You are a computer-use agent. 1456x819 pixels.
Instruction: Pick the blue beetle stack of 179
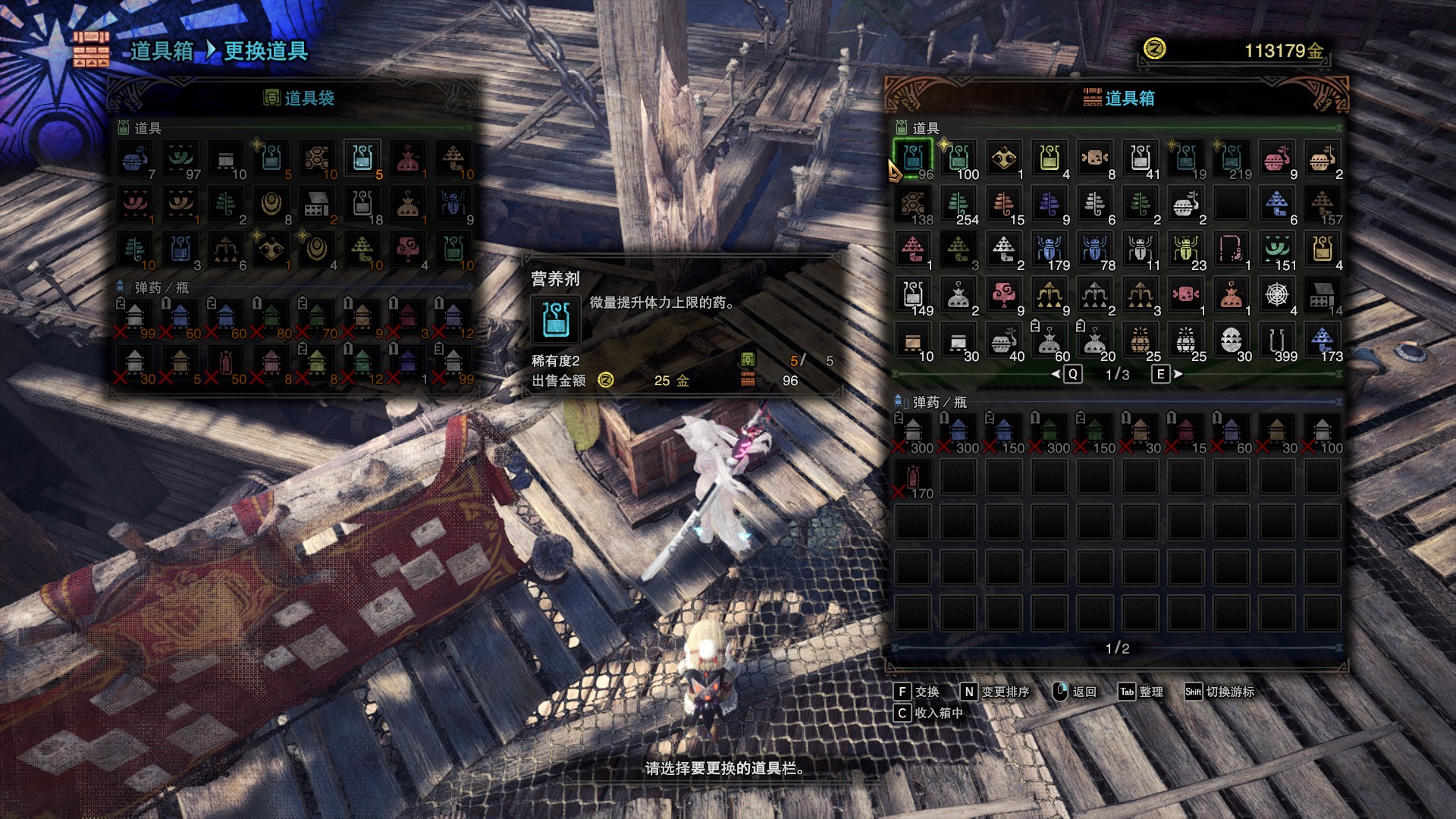(1050, 250)
